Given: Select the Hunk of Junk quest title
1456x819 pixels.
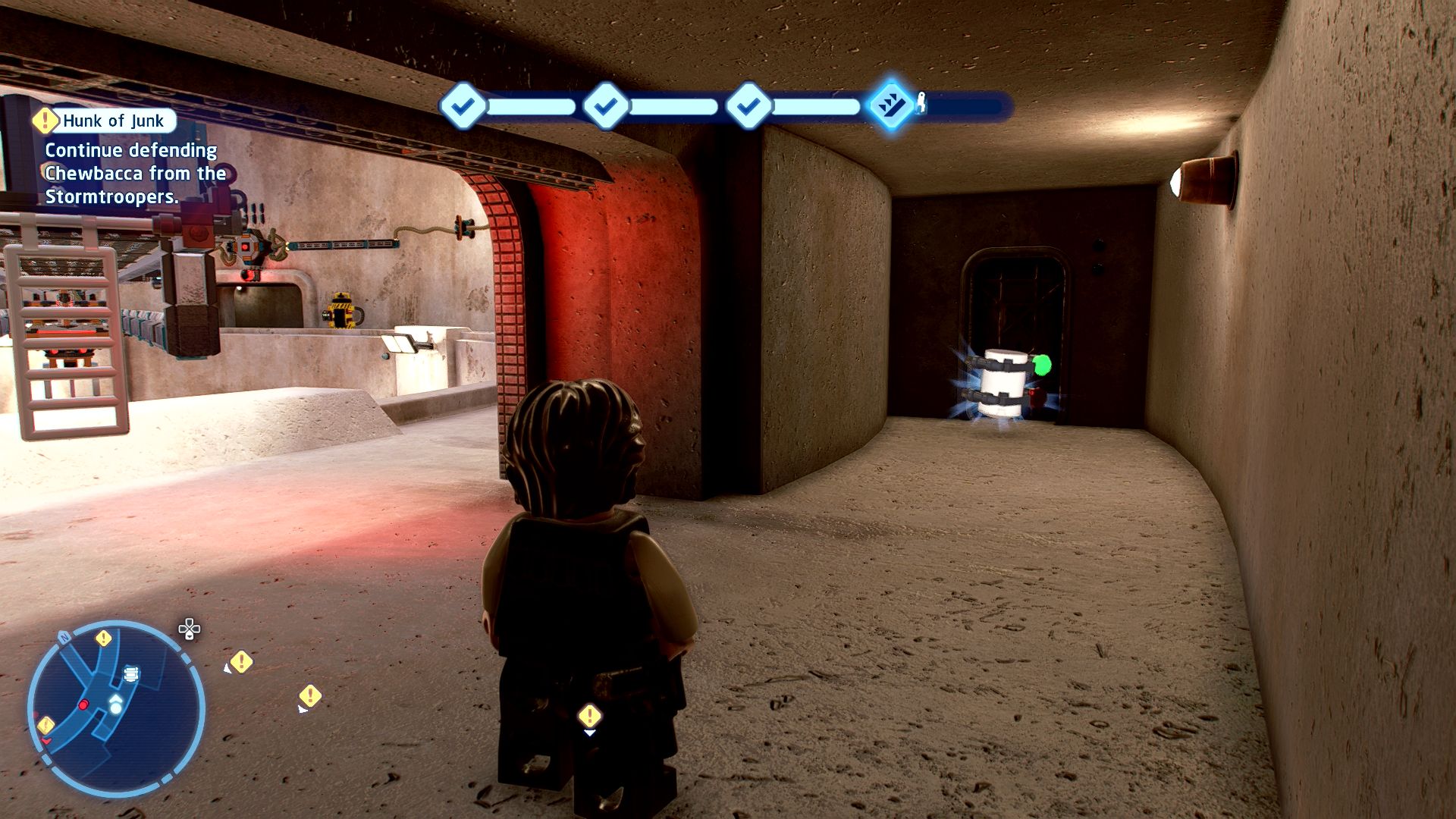Looking at the screenshot, I should (114, 121).
